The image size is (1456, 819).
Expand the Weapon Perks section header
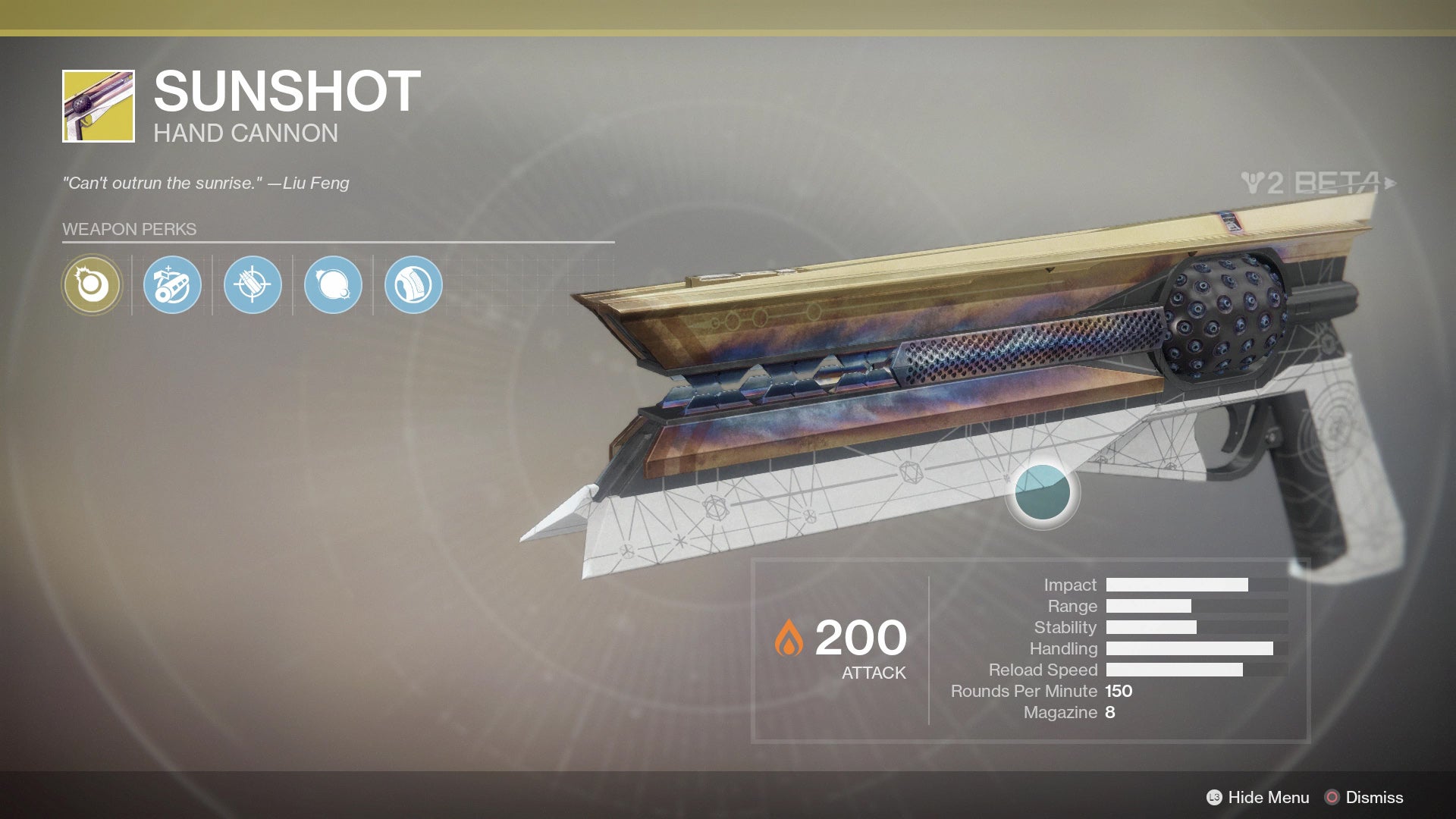coord(129,229)
